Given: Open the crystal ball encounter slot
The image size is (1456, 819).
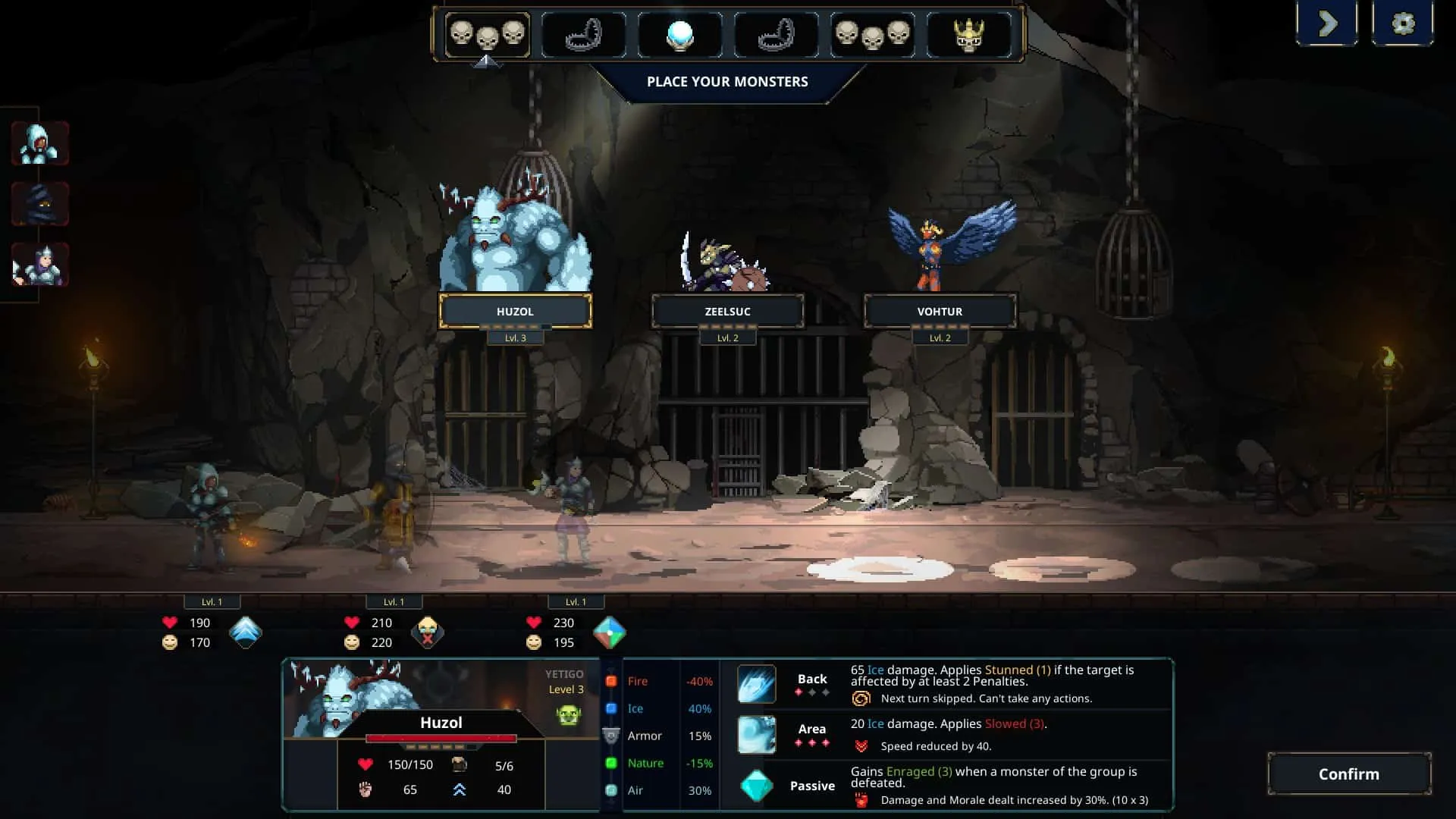Looking at the screenshot, I should 680,33.
